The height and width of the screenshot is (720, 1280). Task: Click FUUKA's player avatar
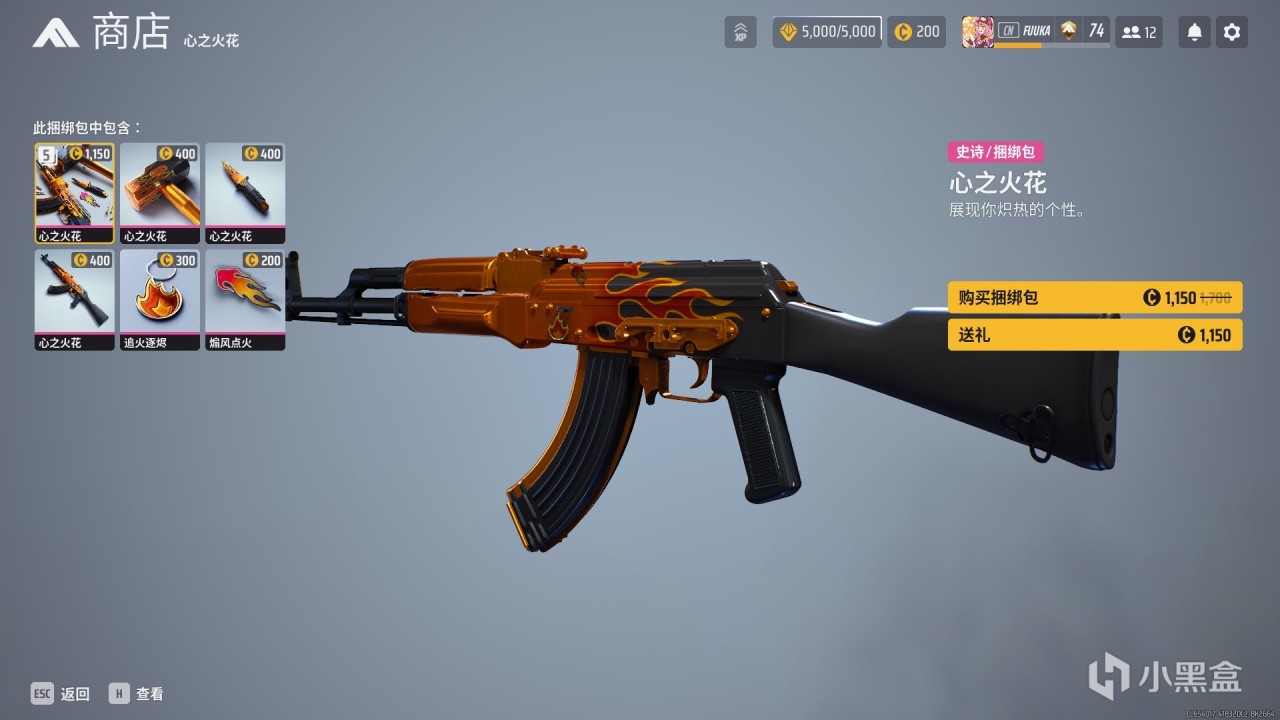(978, 31)
